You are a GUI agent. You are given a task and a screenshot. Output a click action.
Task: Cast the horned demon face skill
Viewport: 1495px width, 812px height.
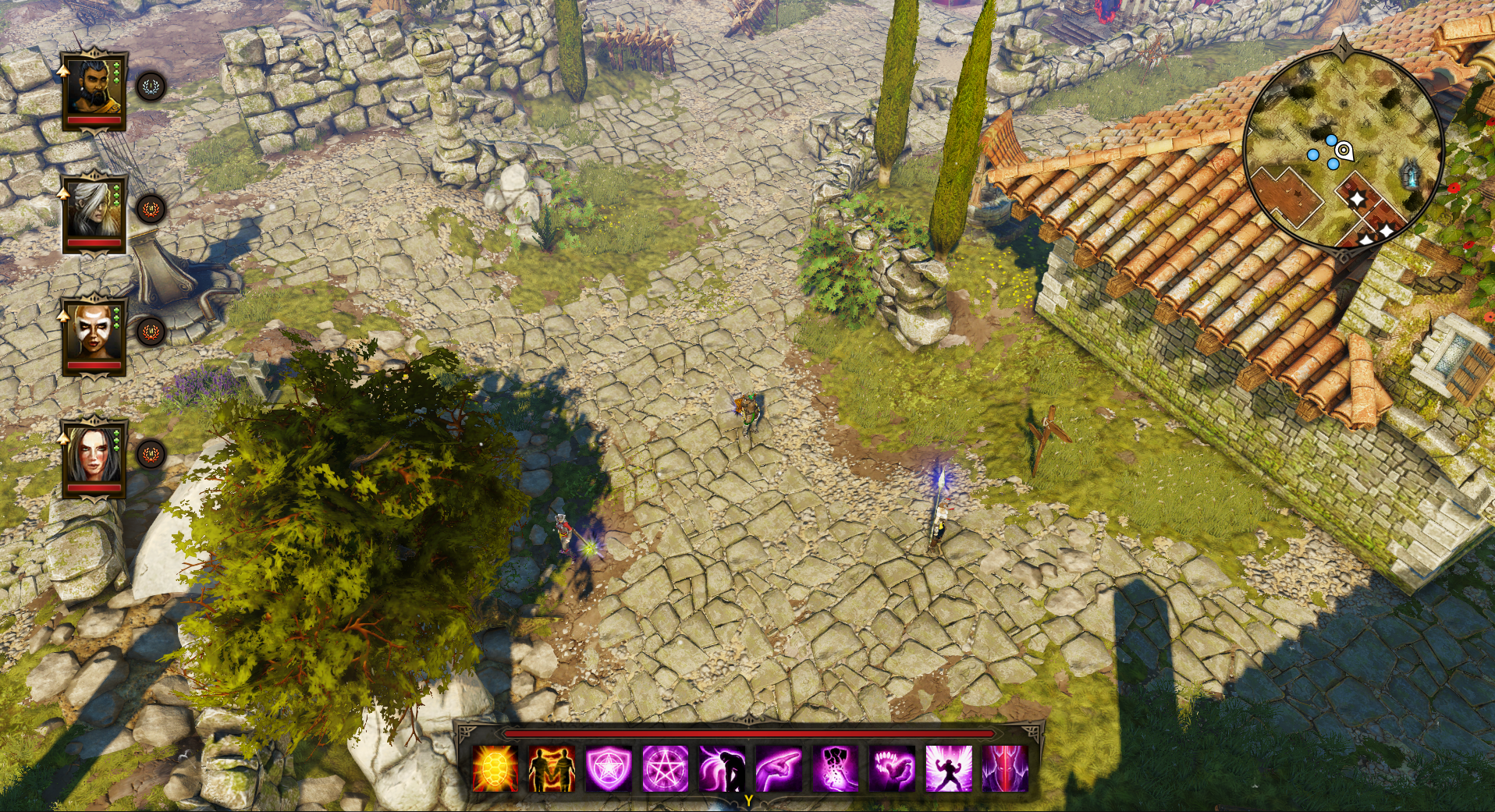1005,768
